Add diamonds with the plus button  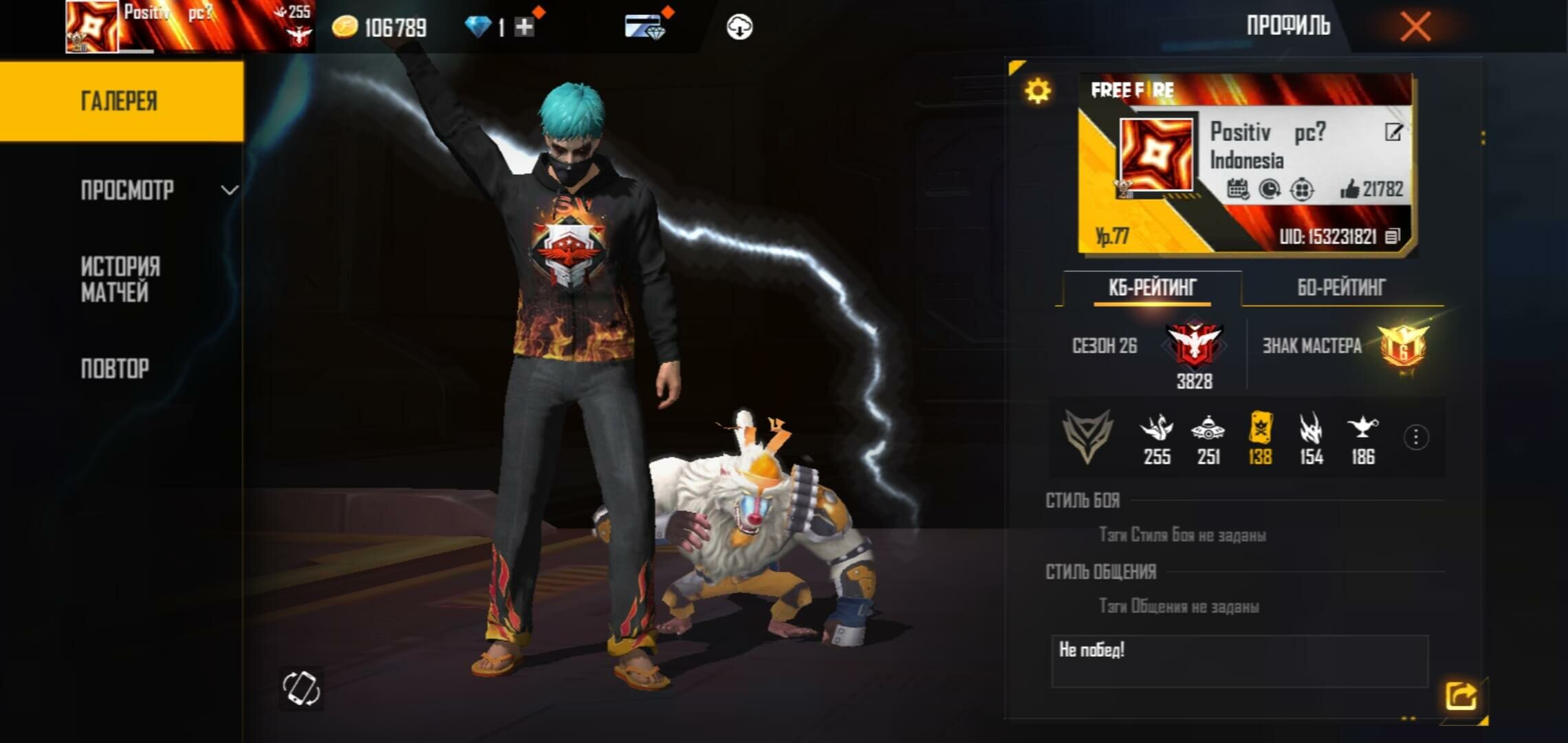coord(524,28)
